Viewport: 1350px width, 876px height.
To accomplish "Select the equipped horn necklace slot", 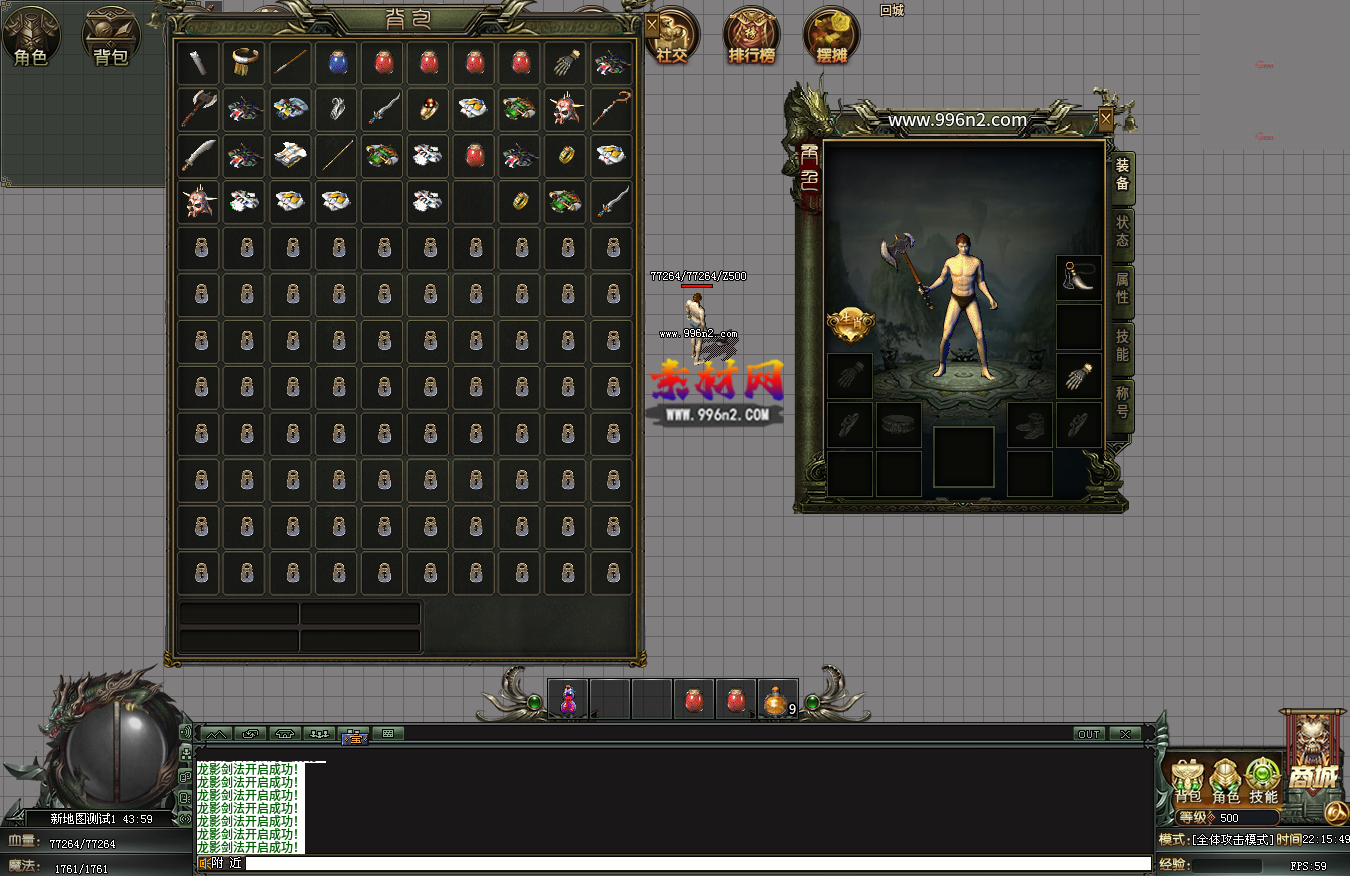I will (1079, 279).
